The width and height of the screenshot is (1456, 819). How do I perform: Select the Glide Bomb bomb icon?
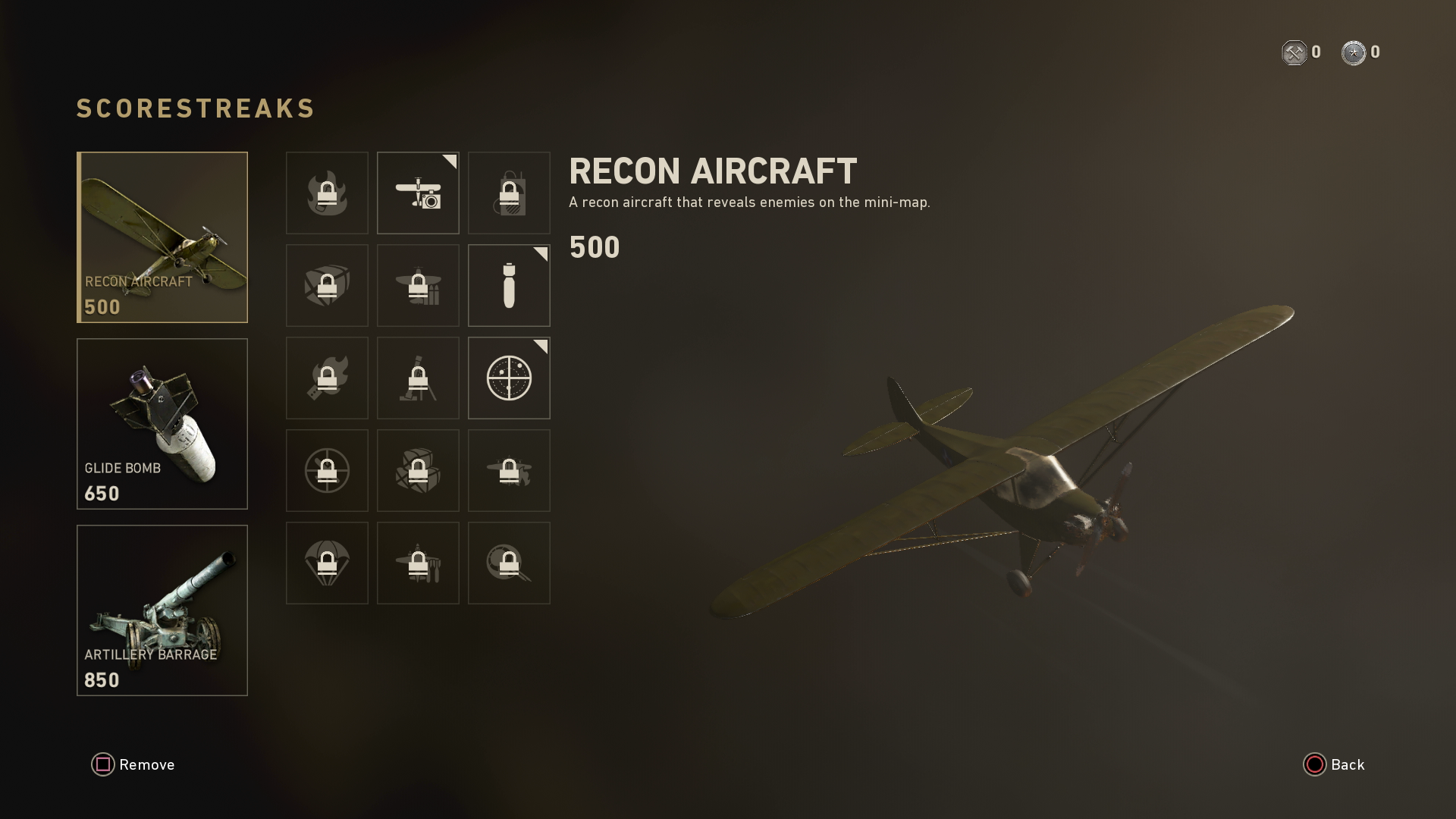pyautogui.click(x=509, y=286)
